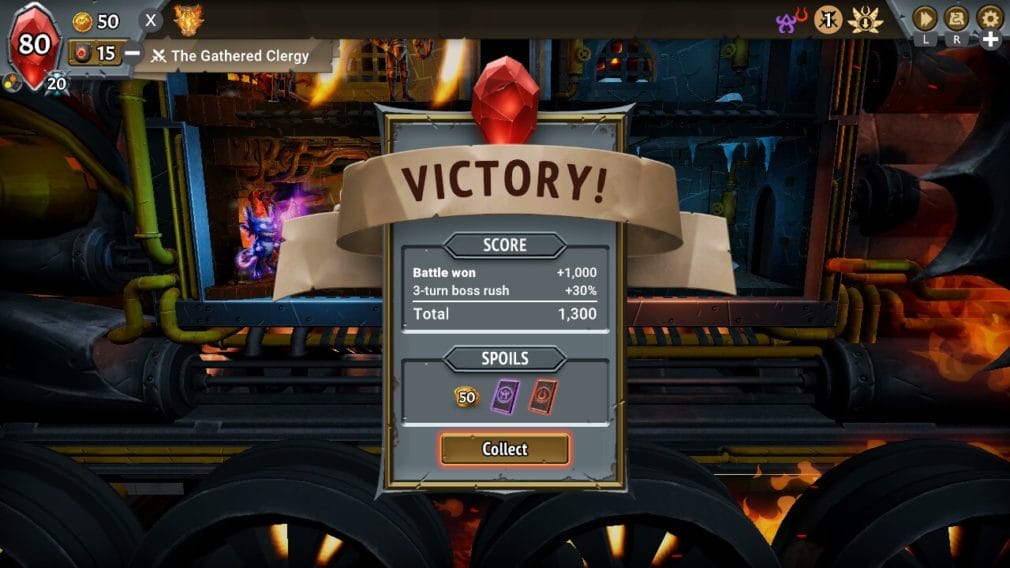Viewport: 1010px width, 568px height.
Task: Collect the victory spoils
Action: [505, 449]
